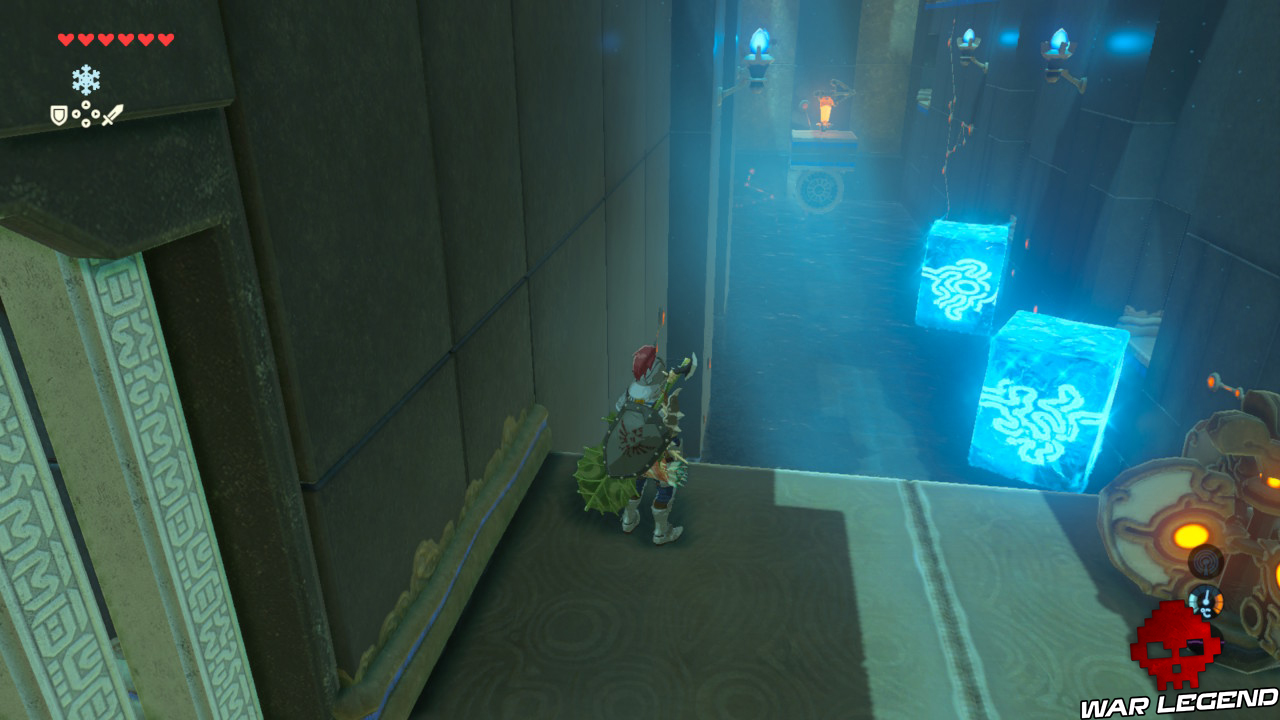Toggle the up arrow on the D-pad indicator

click(86, 104)
